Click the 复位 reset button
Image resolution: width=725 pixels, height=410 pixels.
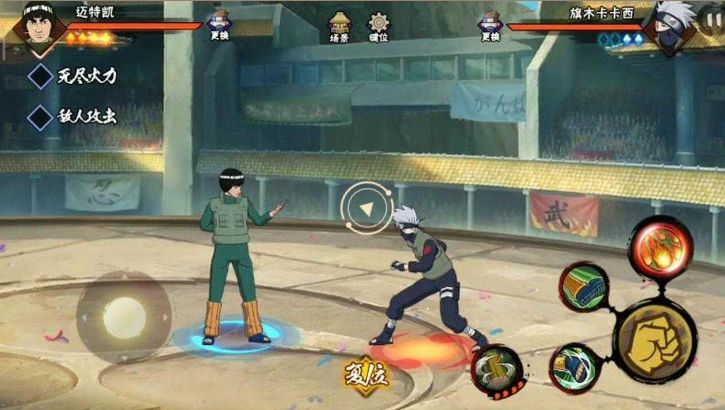point(366,377)
